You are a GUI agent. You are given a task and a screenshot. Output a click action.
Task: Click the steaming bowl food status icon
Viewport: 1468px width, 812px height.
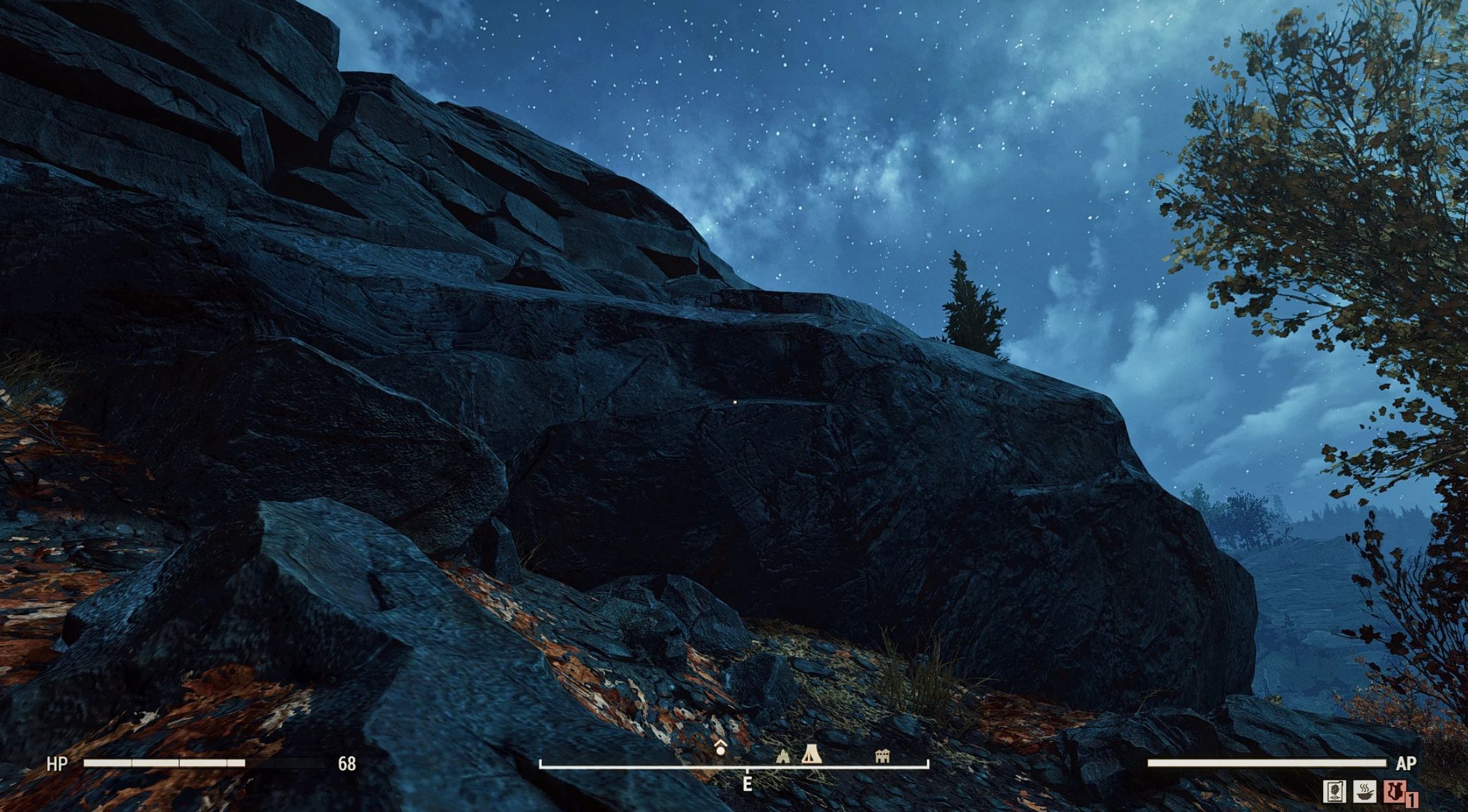1364,791
